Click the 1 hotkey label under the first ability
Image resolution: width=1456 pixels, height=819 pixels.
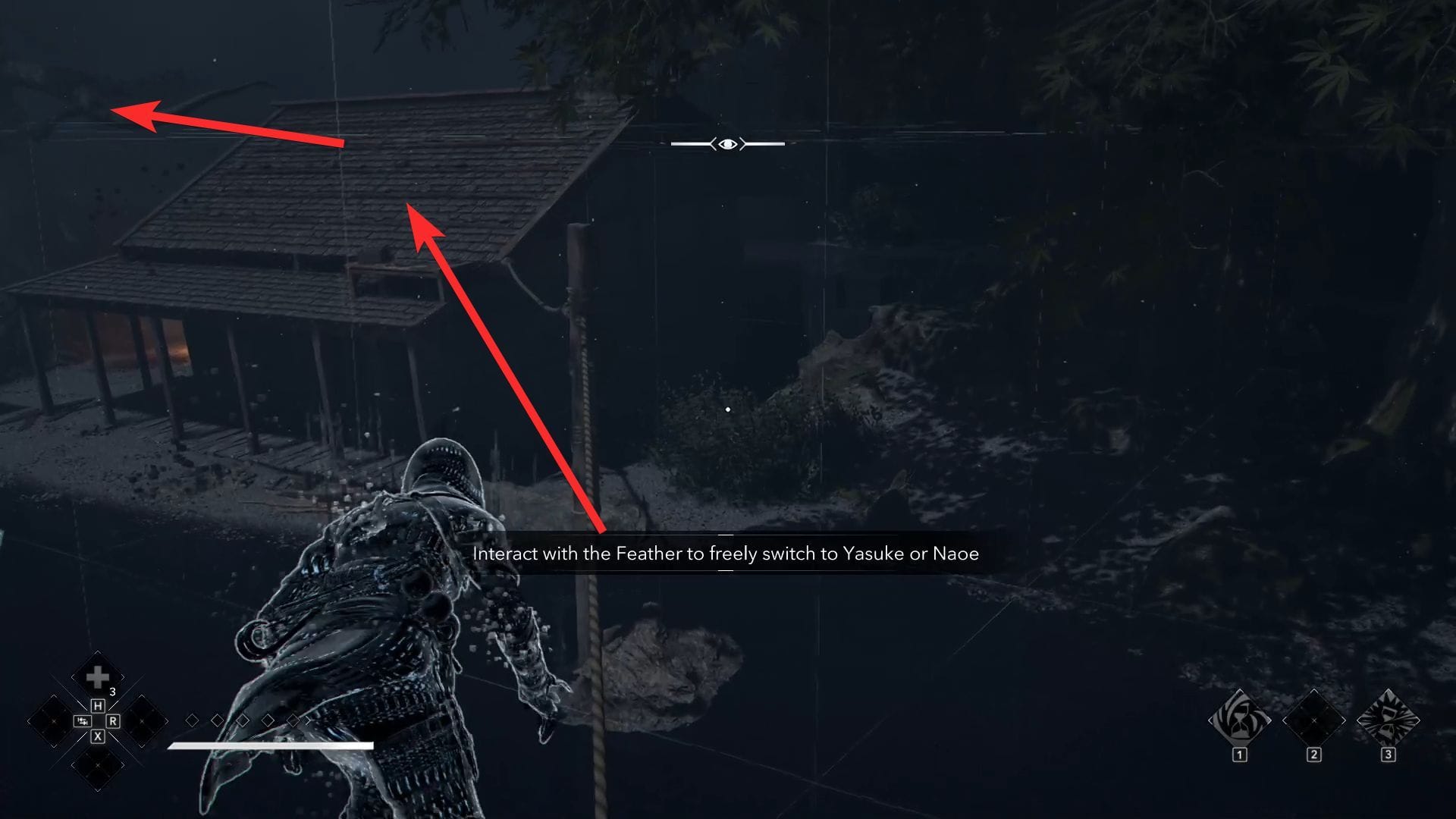(x=1240, y=755)
